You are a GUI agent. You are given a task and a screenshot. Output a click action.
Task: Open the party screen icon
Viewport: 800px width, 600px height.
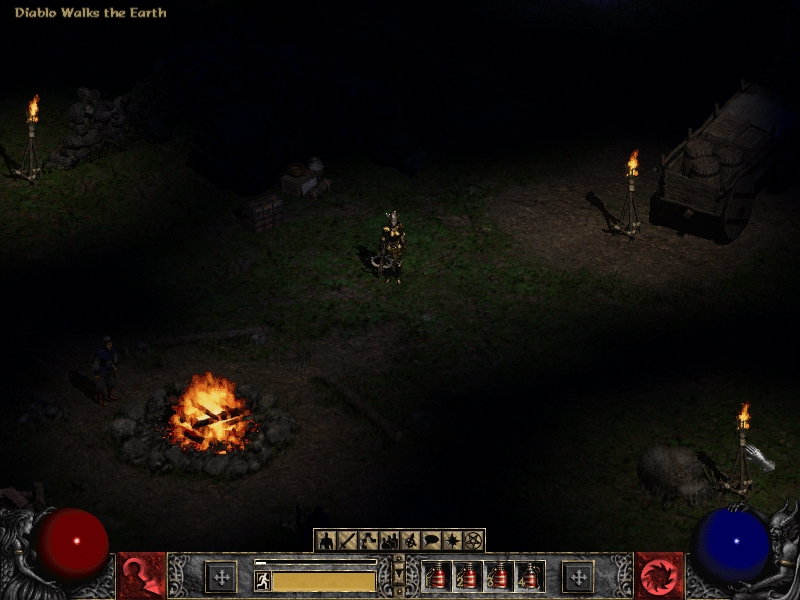pos(389,541)
